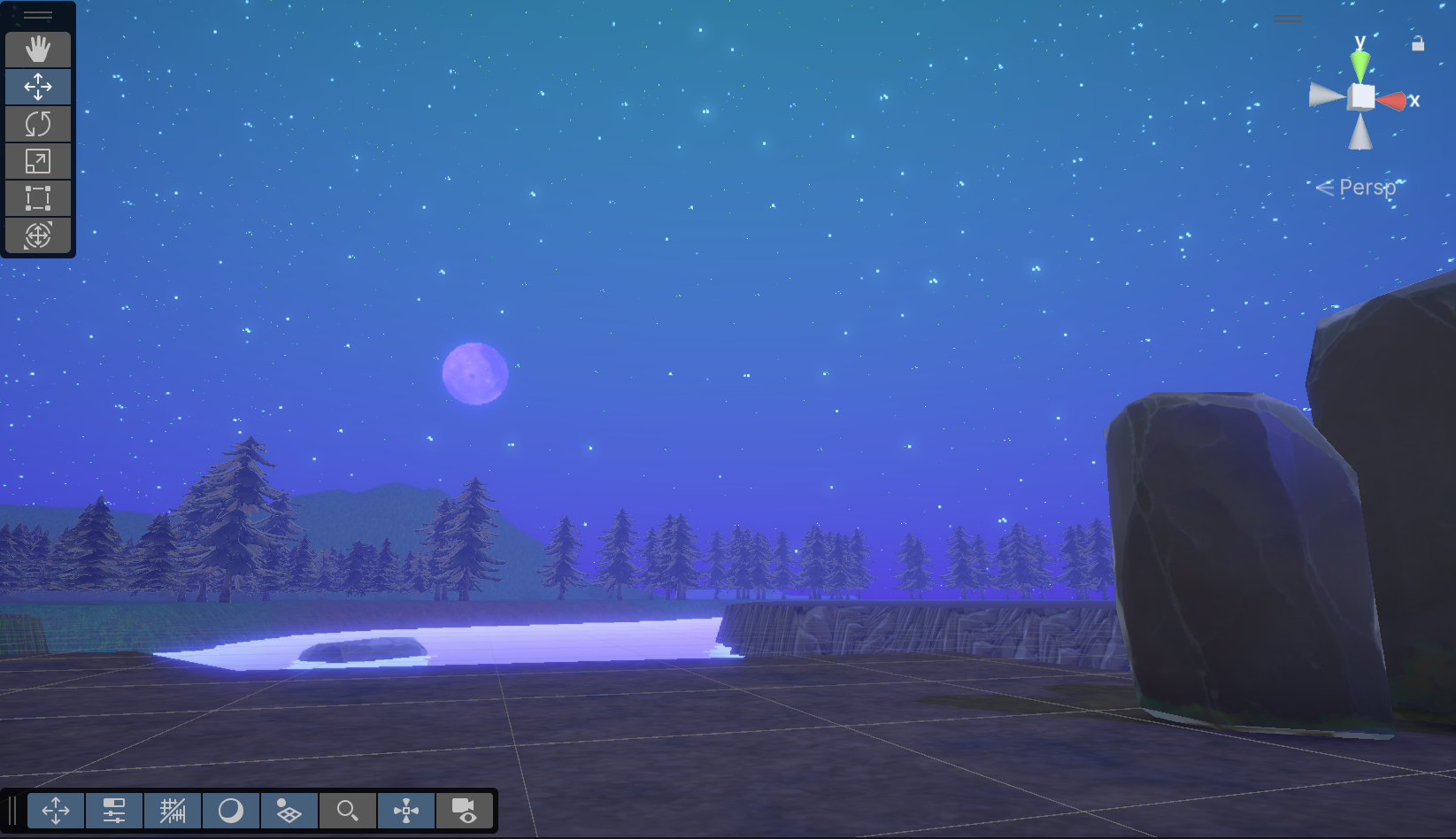
Task: Select the hand view tool
Action: (38, 50)
